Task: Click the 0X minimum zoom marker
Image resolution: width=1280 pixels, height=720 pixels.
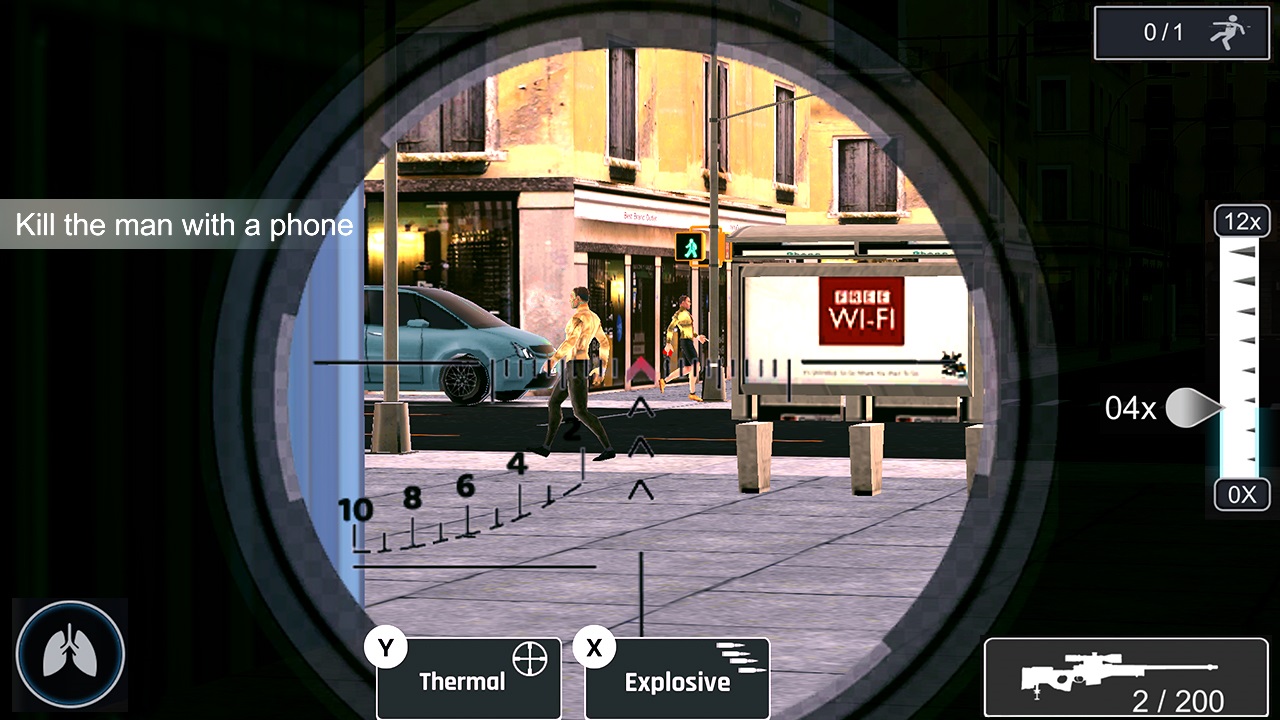Action: click(1241, 494)
